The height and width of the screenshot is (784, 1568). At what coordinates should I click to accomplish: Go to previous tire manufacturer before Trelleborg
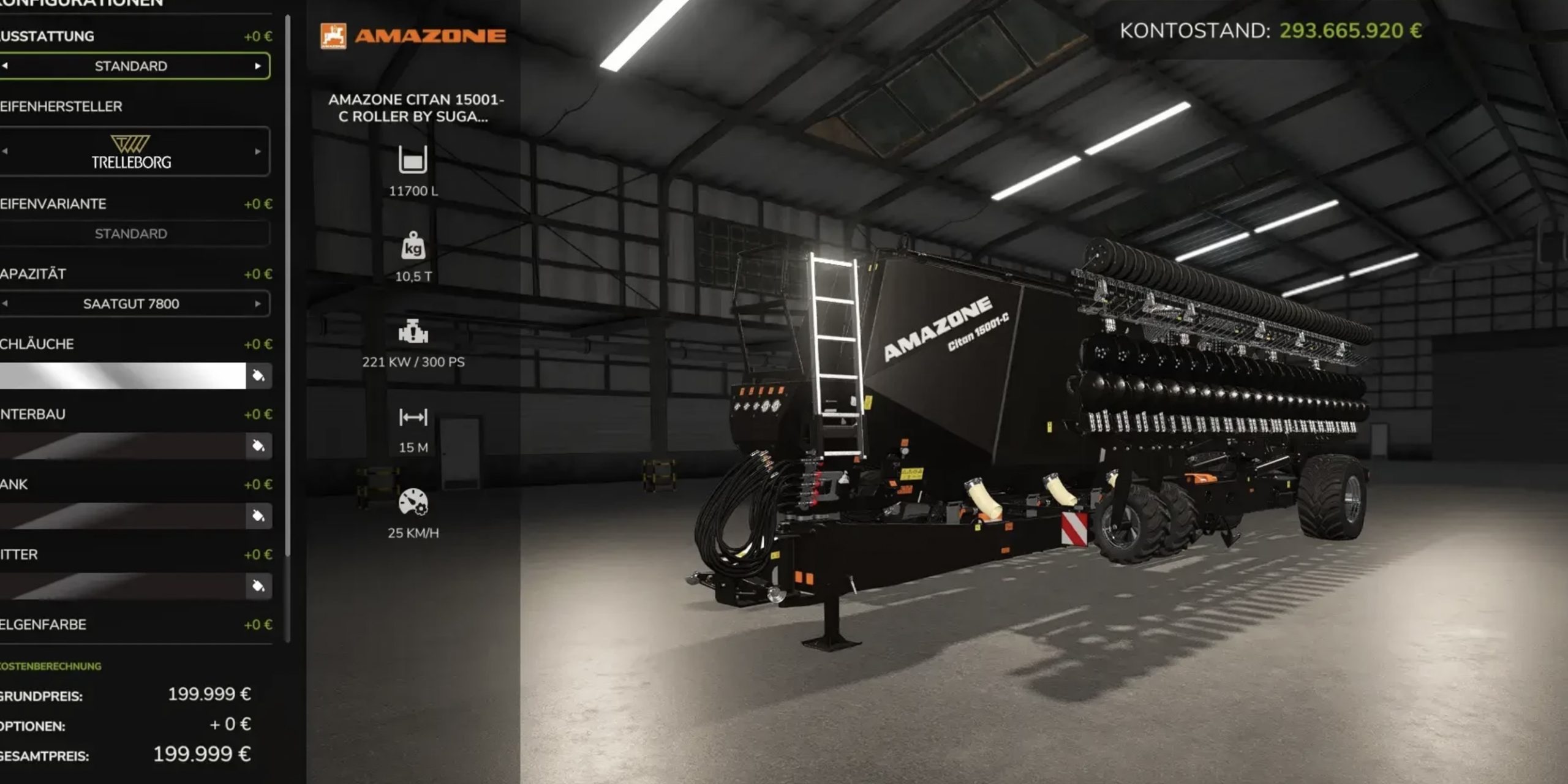[x=5, y=151]
